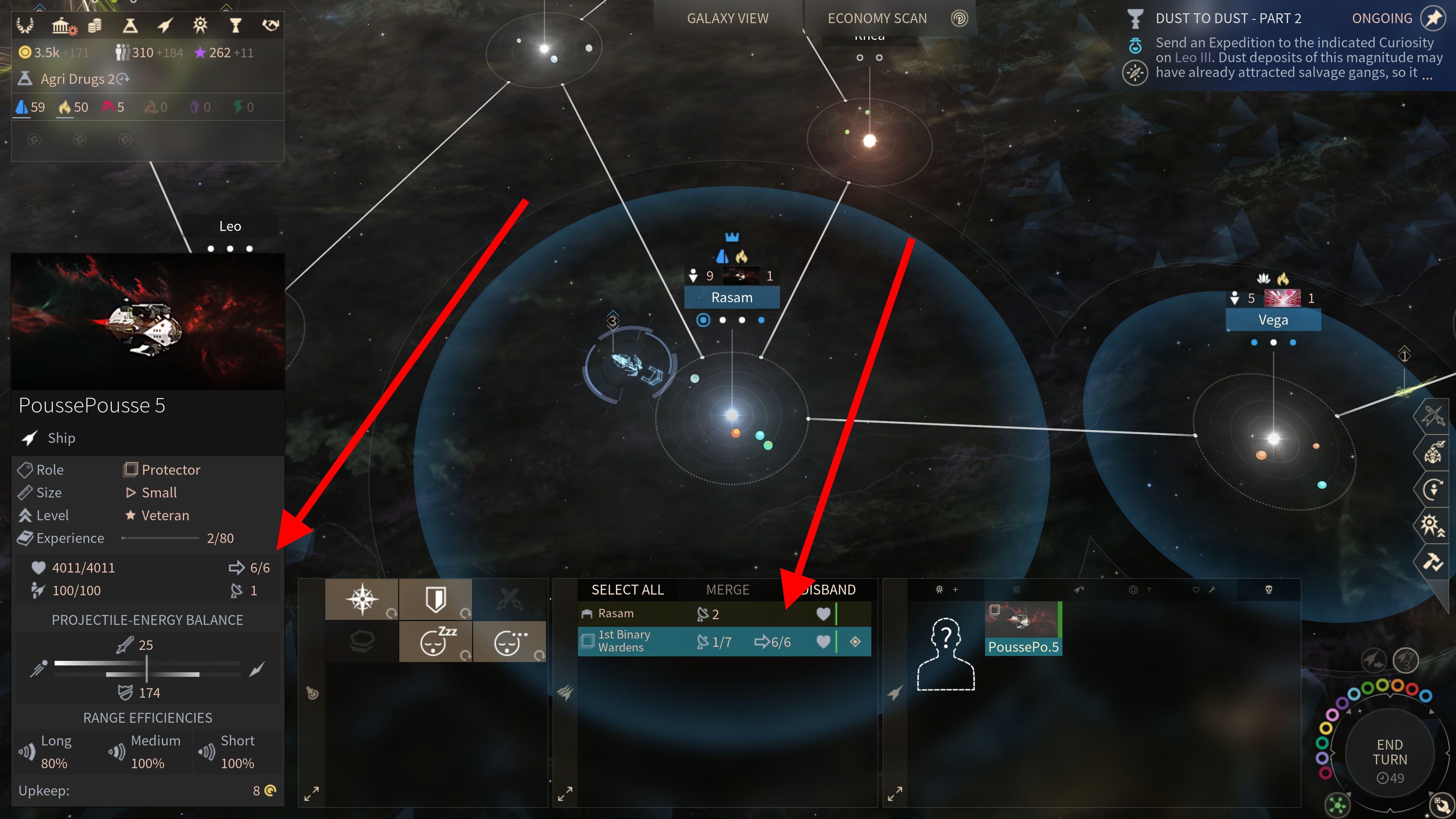Select the PoussePo.5 ship card

pyautogui.click(x=1023, y=628)
